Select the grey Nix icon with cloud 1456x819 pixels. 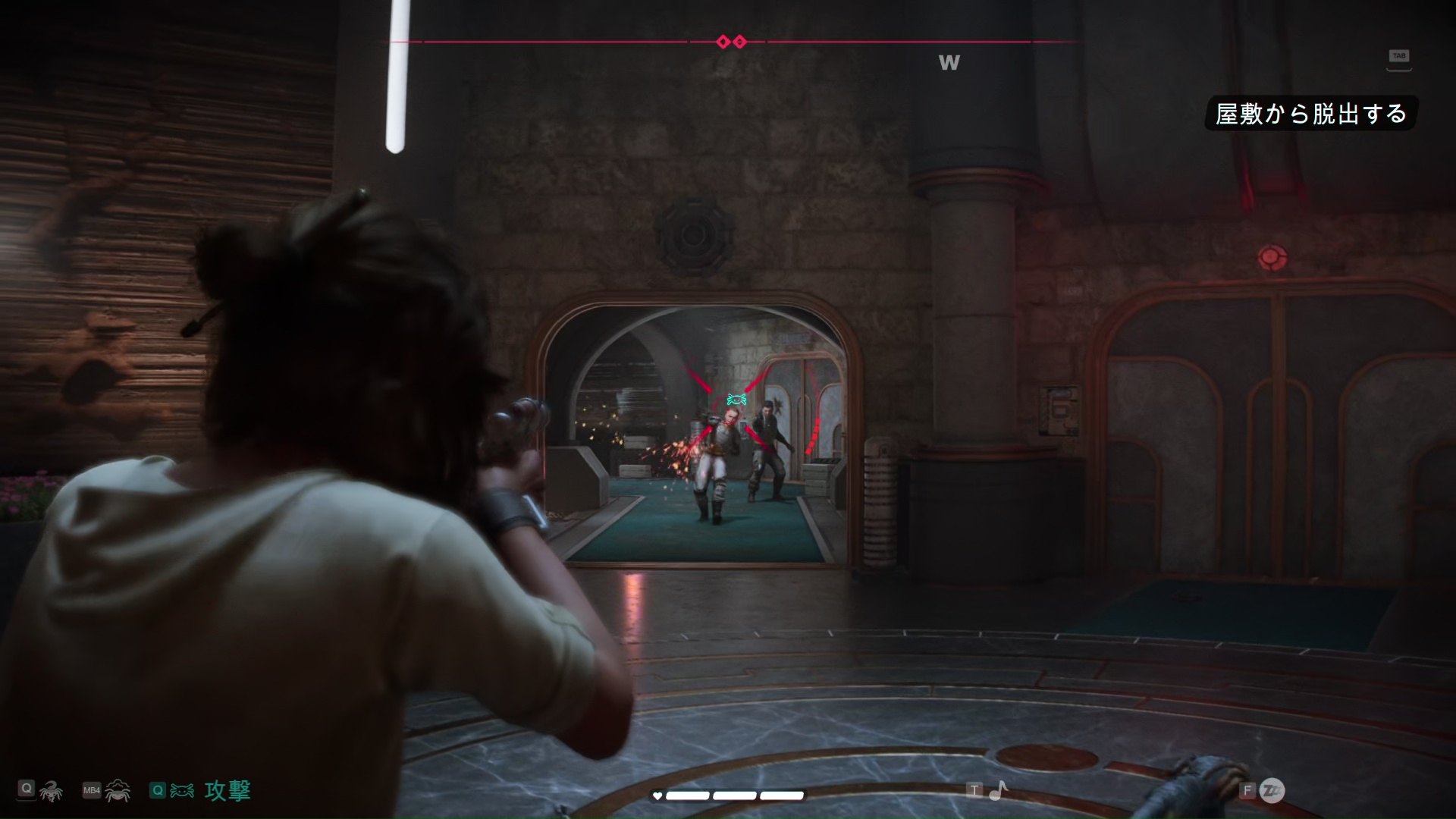pos(118,791)
